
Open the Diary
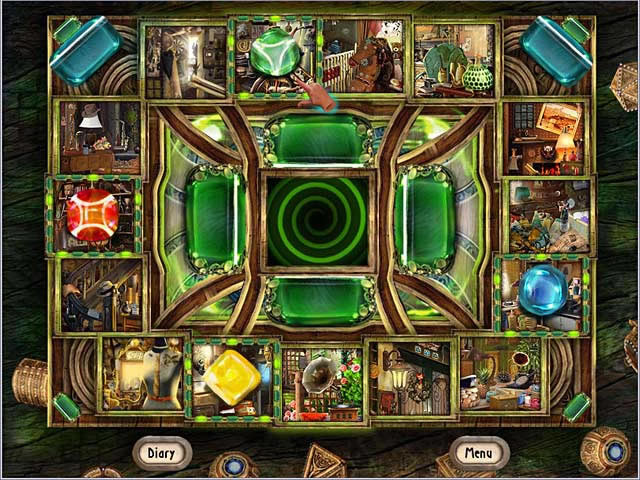click(x=160, y=452)
